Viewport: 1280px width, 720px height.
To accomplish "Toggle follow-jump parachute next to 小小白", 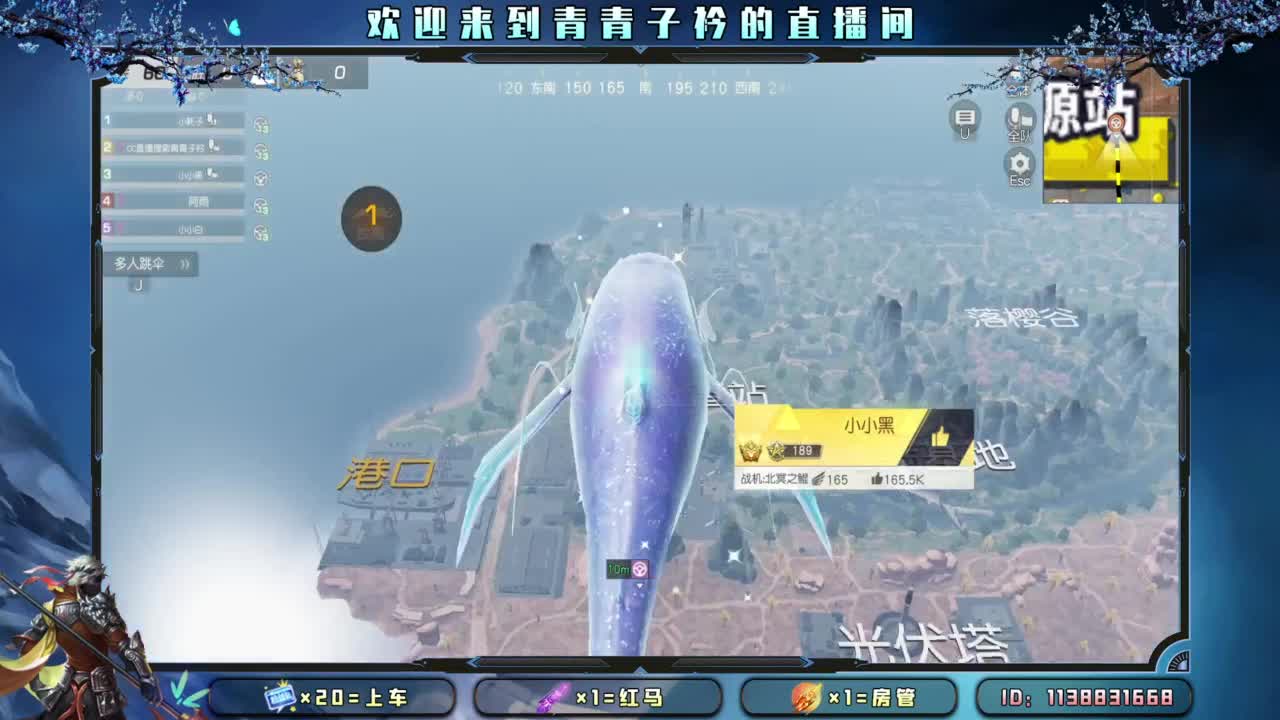I will 261,232.
